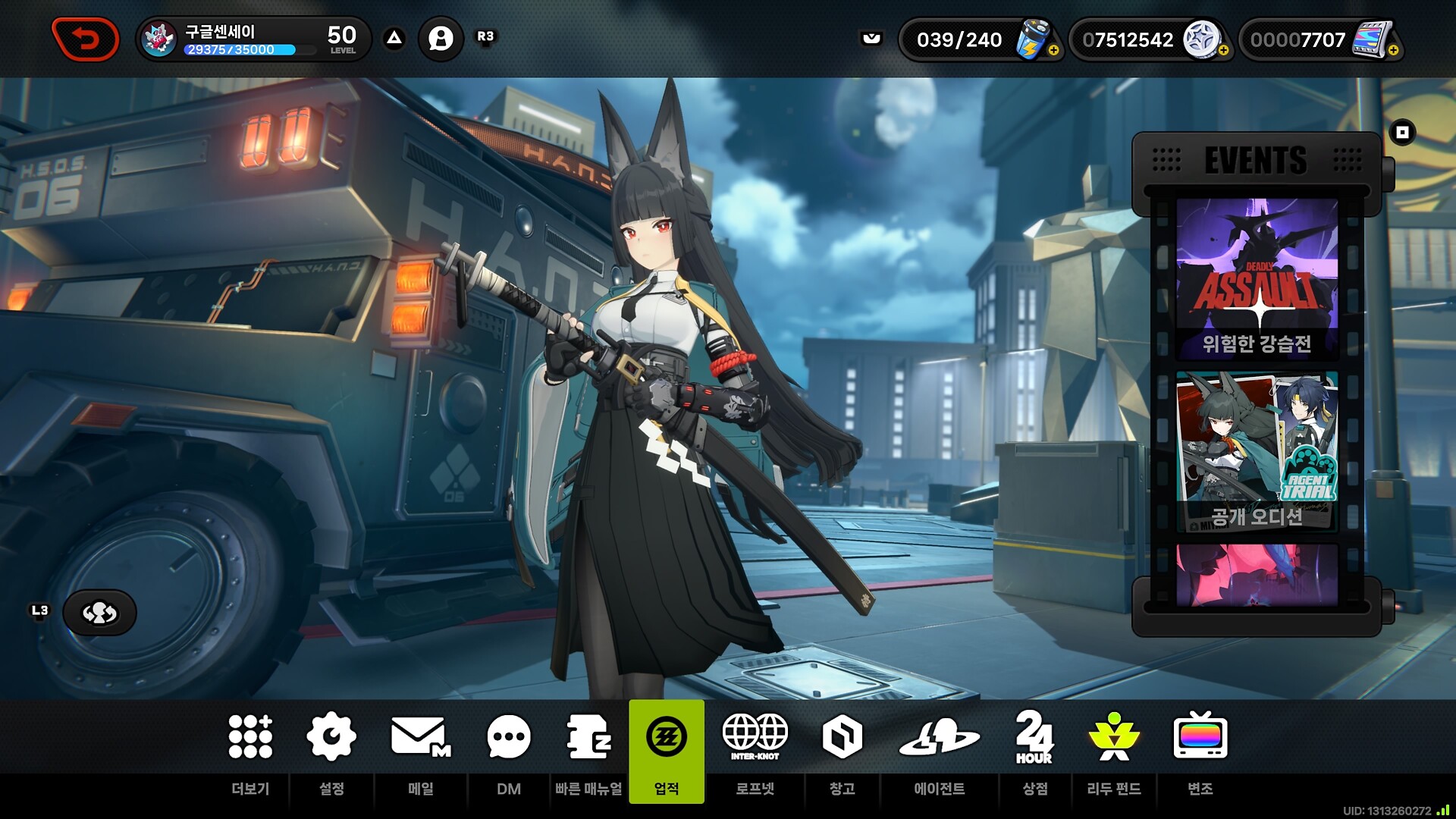
Task: Open the 창고 storage
Action: pyautogui.click(x=842, y=751)
